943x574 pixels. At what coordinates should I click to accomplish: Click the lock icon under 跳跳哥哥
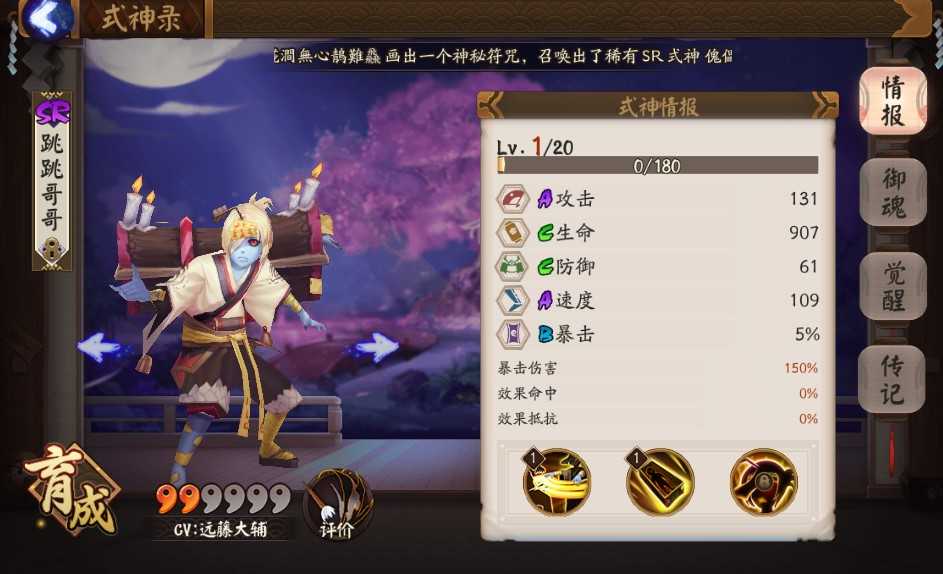click(x=51, y=250)
